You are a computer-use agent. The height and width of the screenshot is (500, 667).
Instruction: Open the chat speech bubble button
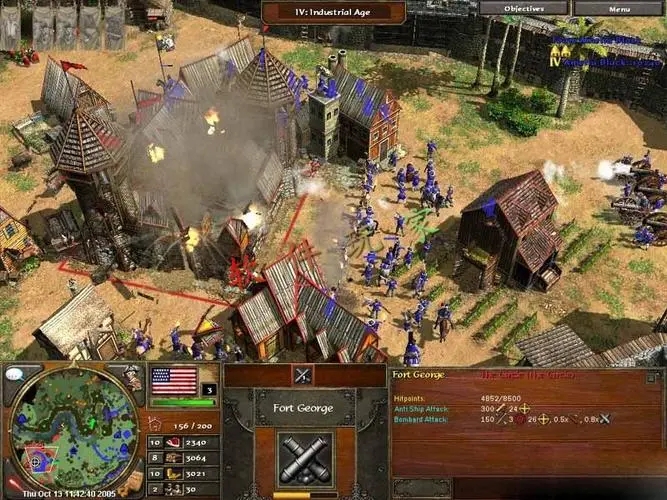pos(15,374)
